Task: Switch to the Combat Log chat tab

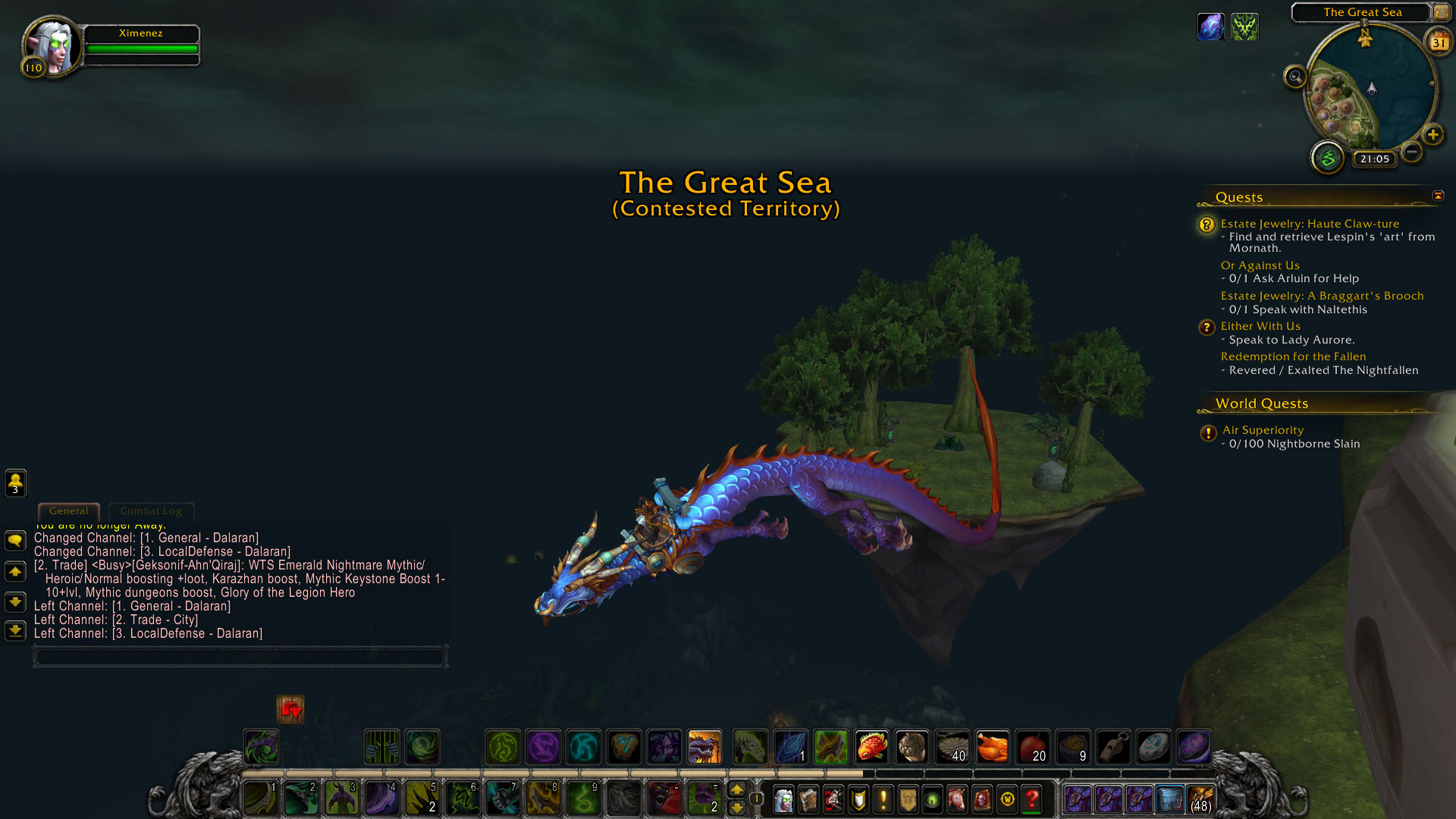Action: point(151,511)
